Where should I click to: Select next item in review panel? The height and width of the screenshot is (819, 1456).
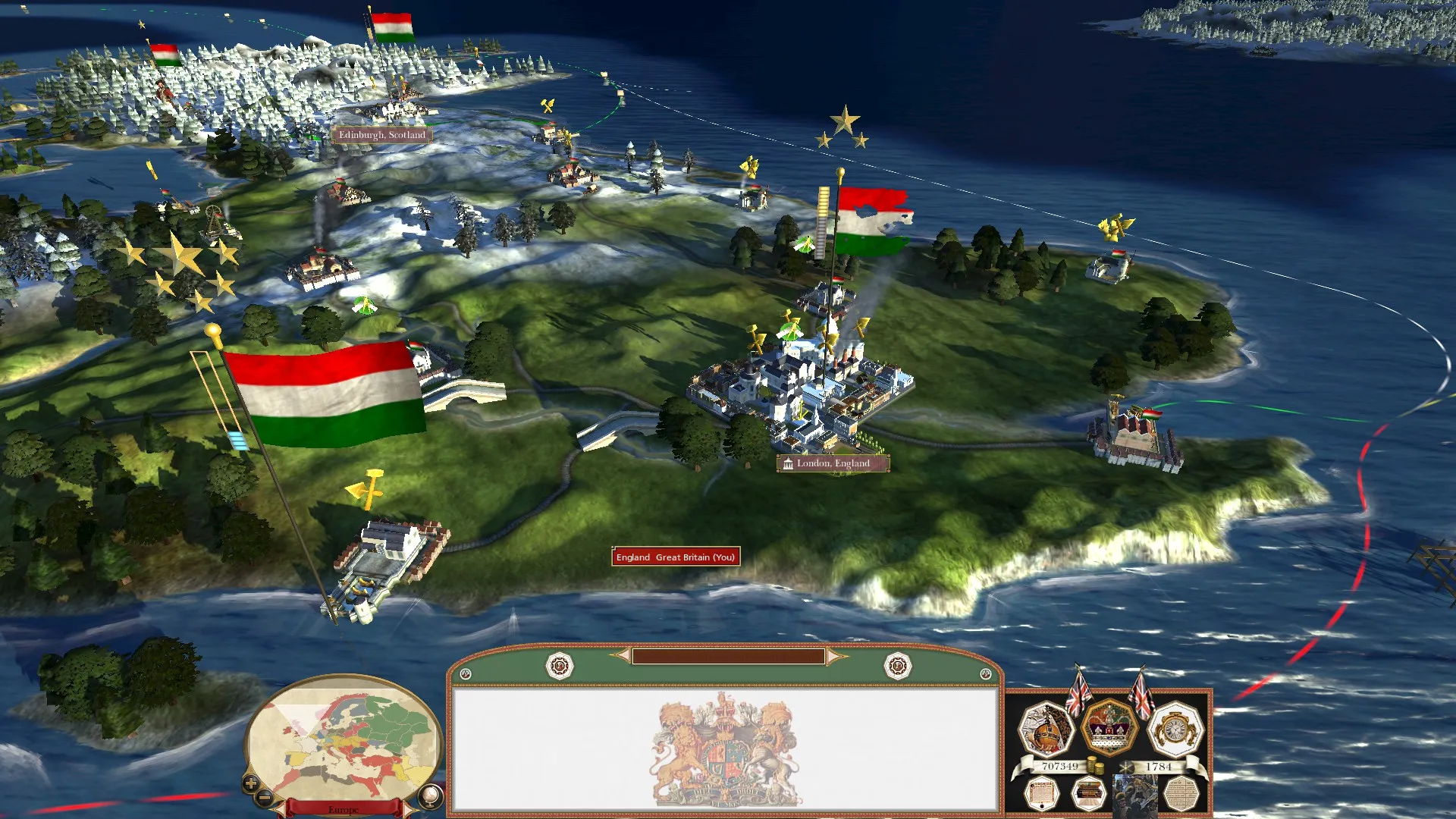[834, 656]
